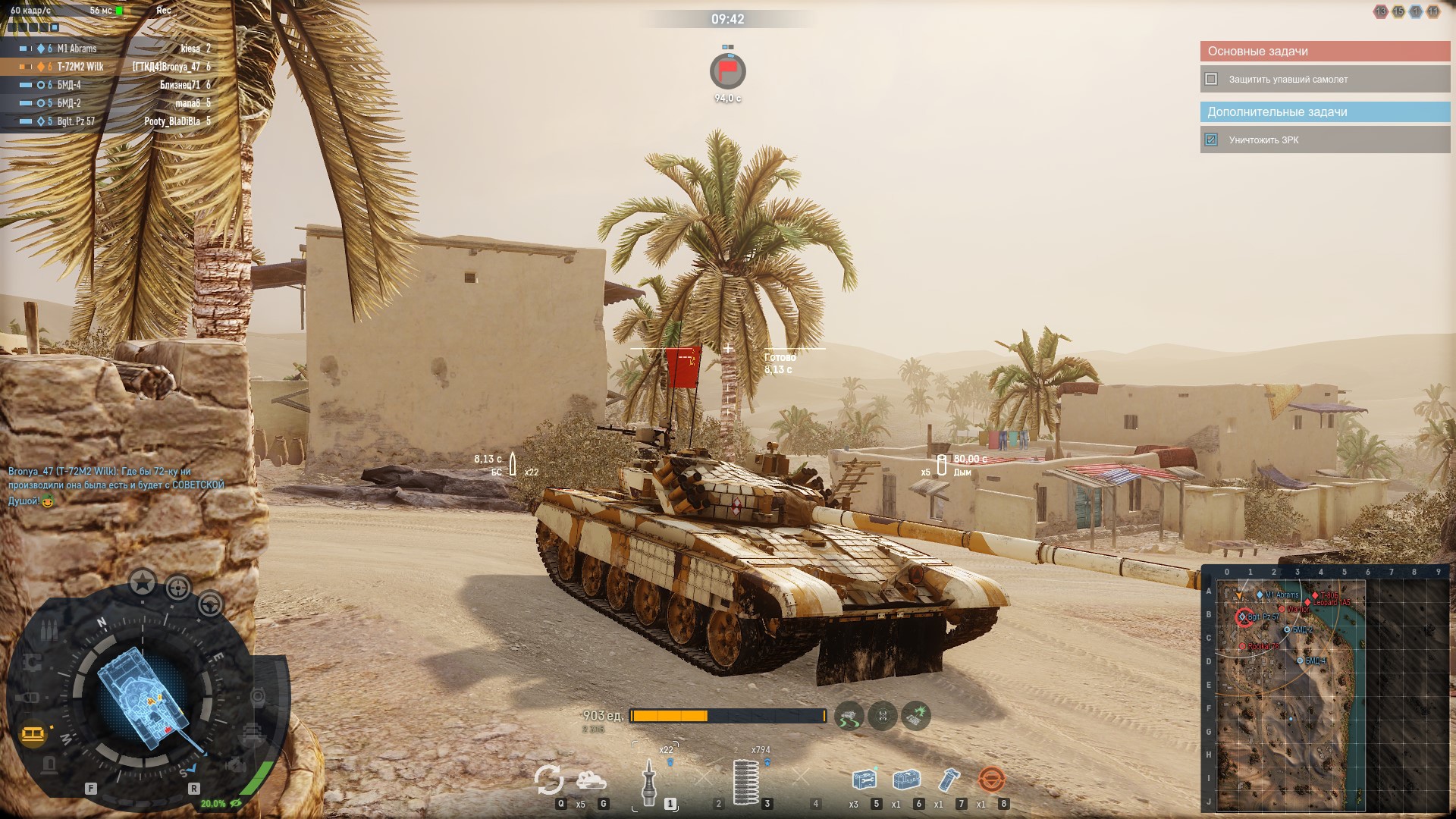
Task: Use the fire extinguisher consumable
Action: point(948,780)
